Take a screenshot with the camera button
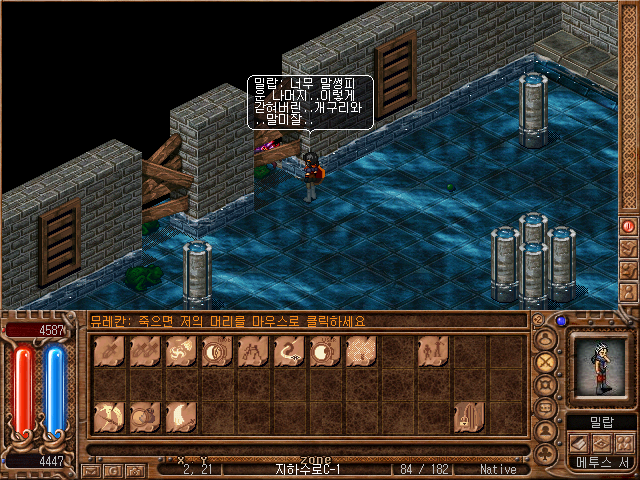The width and height of the screenshot is (640, 480). [x=135, y=470]
